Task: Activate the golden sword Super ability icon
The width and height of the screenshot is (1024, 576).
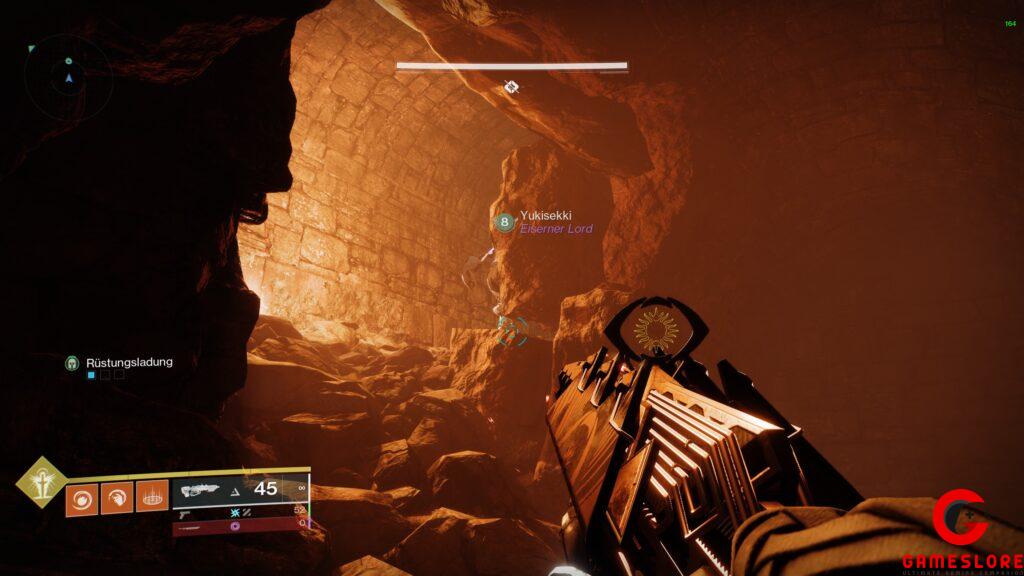Action: click(x=41, y=483)
